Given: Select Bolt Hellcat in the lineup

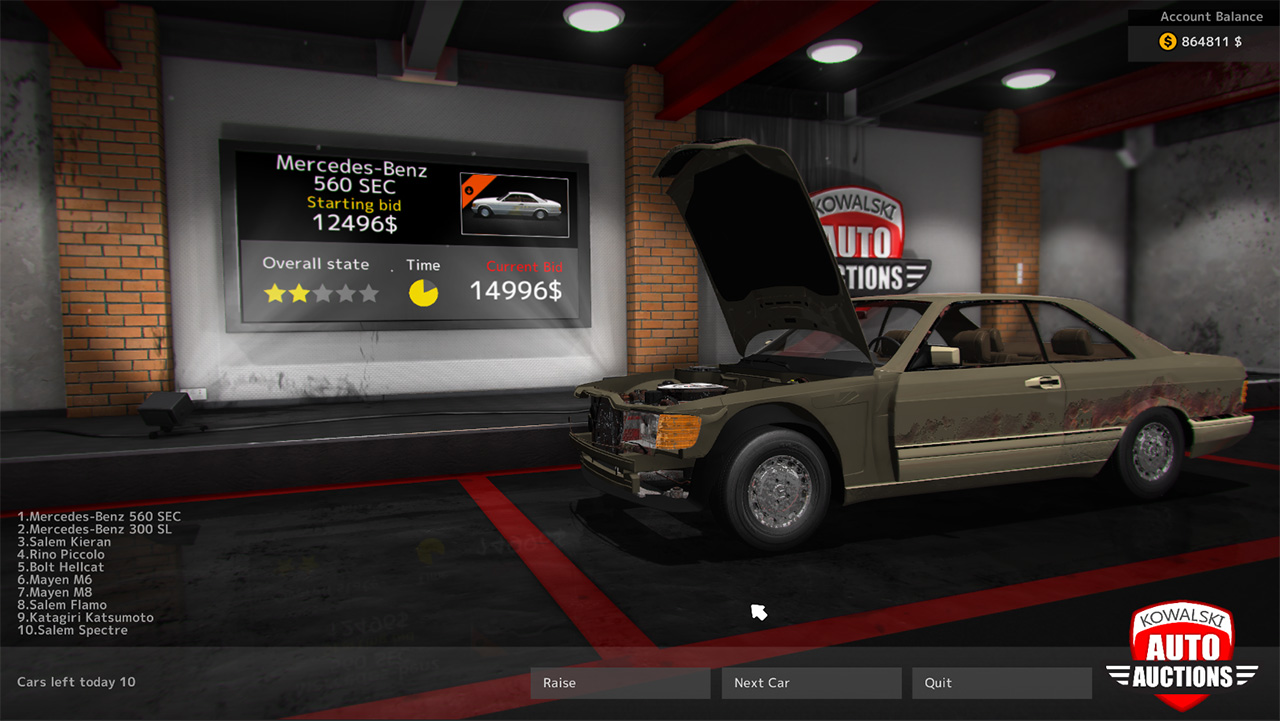Looking at the screenshot, I should click(58, 566).
